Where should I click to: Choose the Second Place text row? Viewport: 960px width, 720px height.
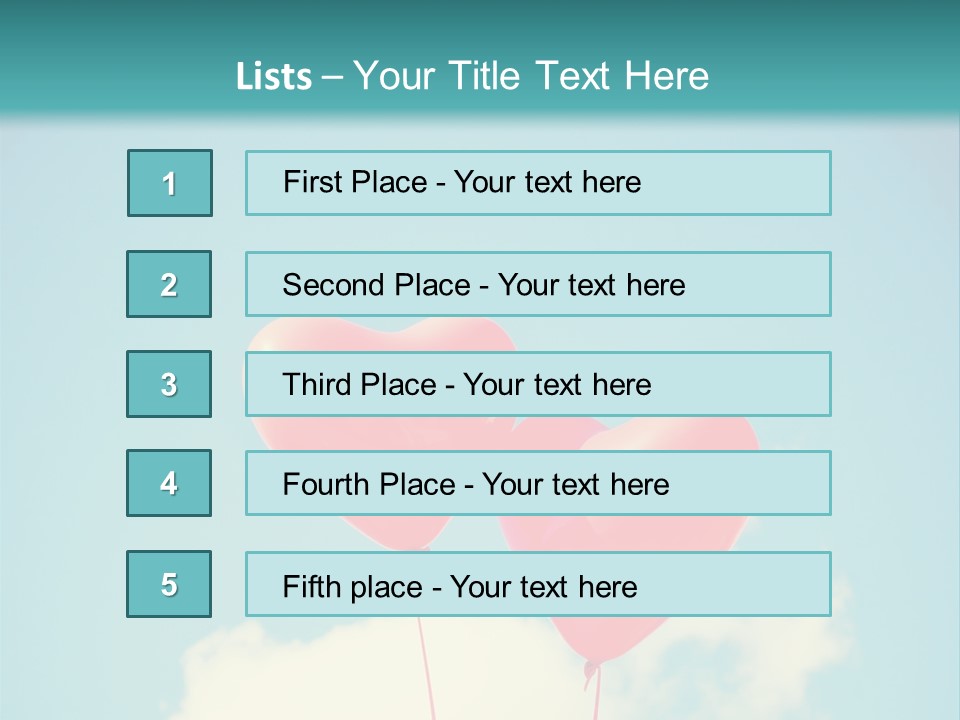click(x=538, y=284)
